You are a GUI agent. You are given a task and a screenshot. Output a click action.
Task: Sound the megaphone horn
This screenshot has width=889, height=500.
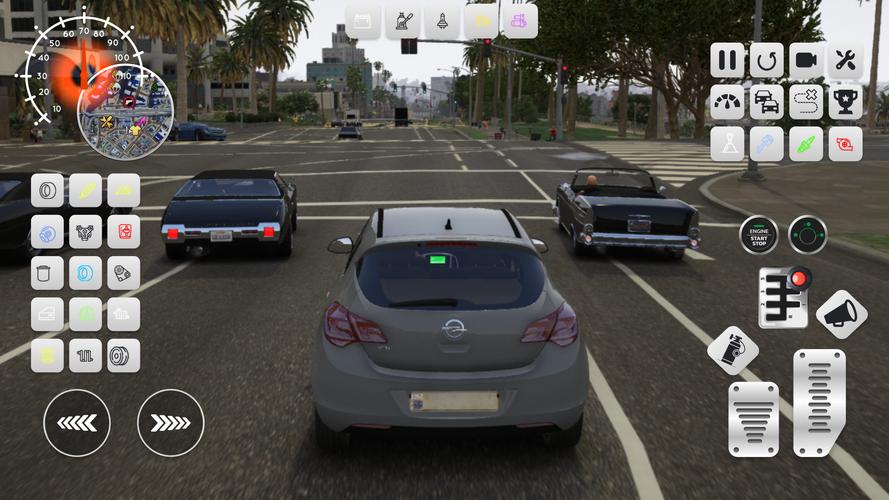tap(841, 314)
